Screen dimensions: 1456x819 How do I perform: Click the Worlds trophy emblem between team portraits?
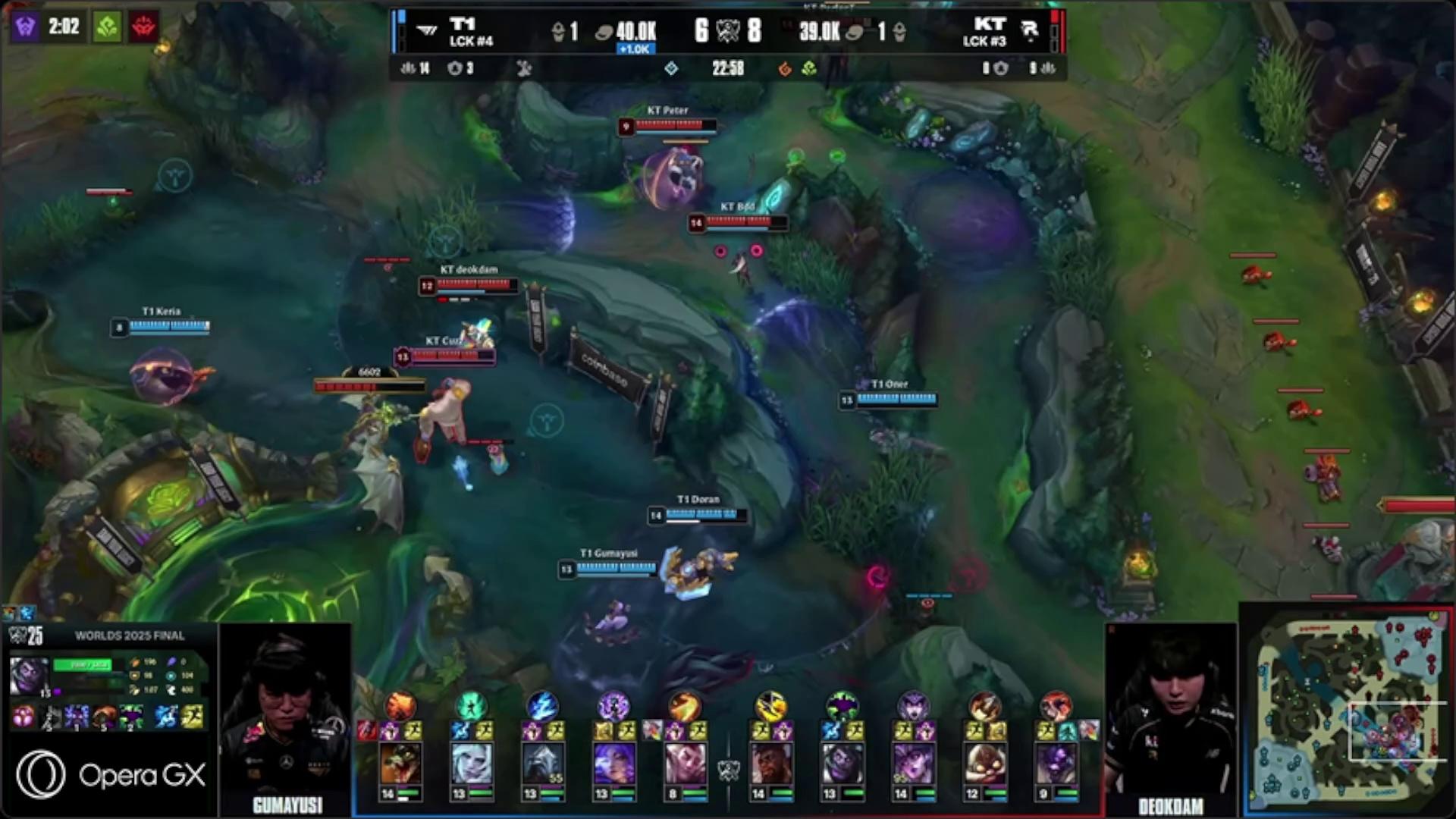[x=728, y=770]
